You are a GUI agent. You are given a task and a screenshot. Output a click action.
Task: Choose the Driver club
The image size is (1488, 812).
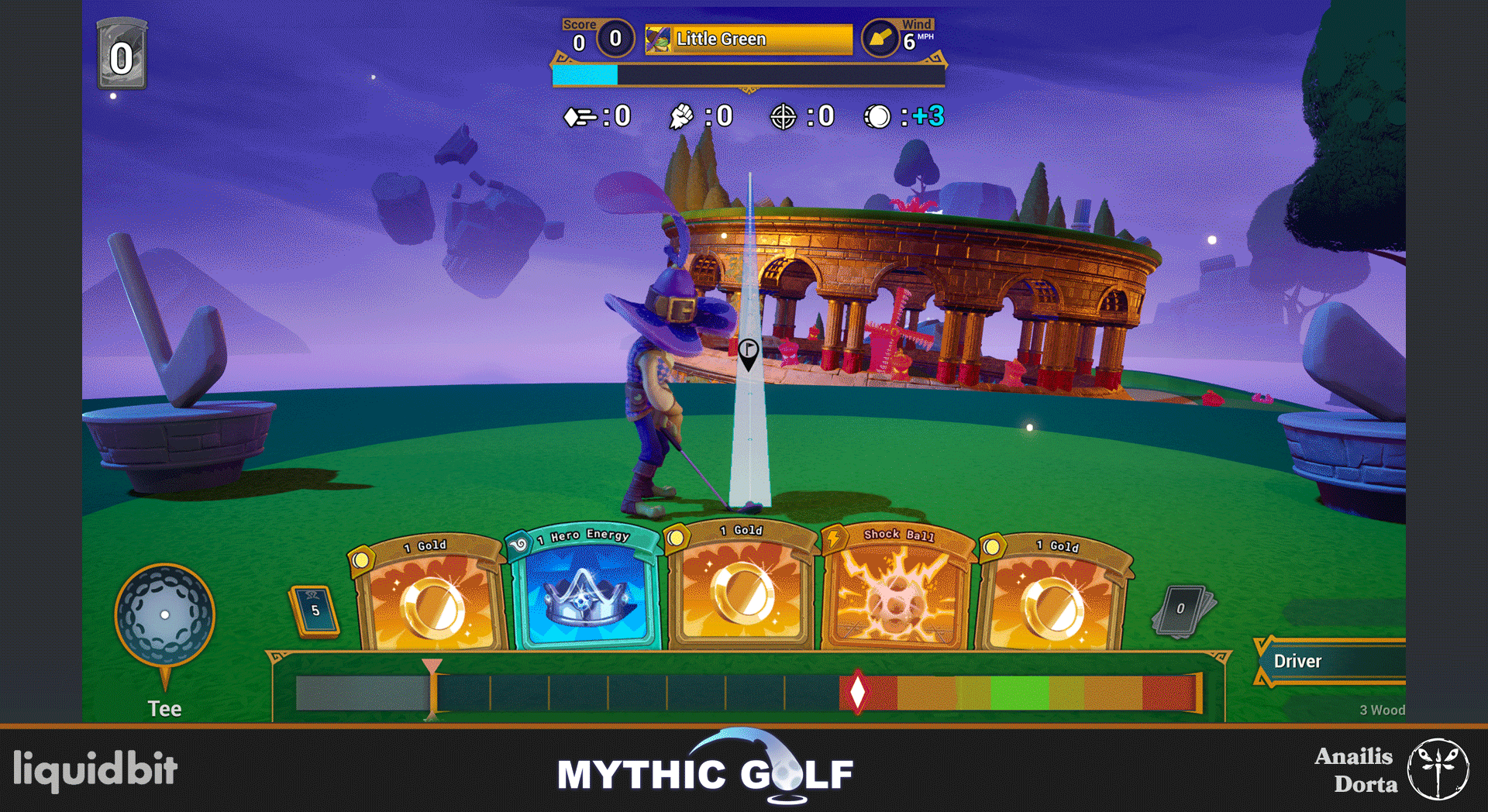pyautogui.click(x=1330, y=661)
